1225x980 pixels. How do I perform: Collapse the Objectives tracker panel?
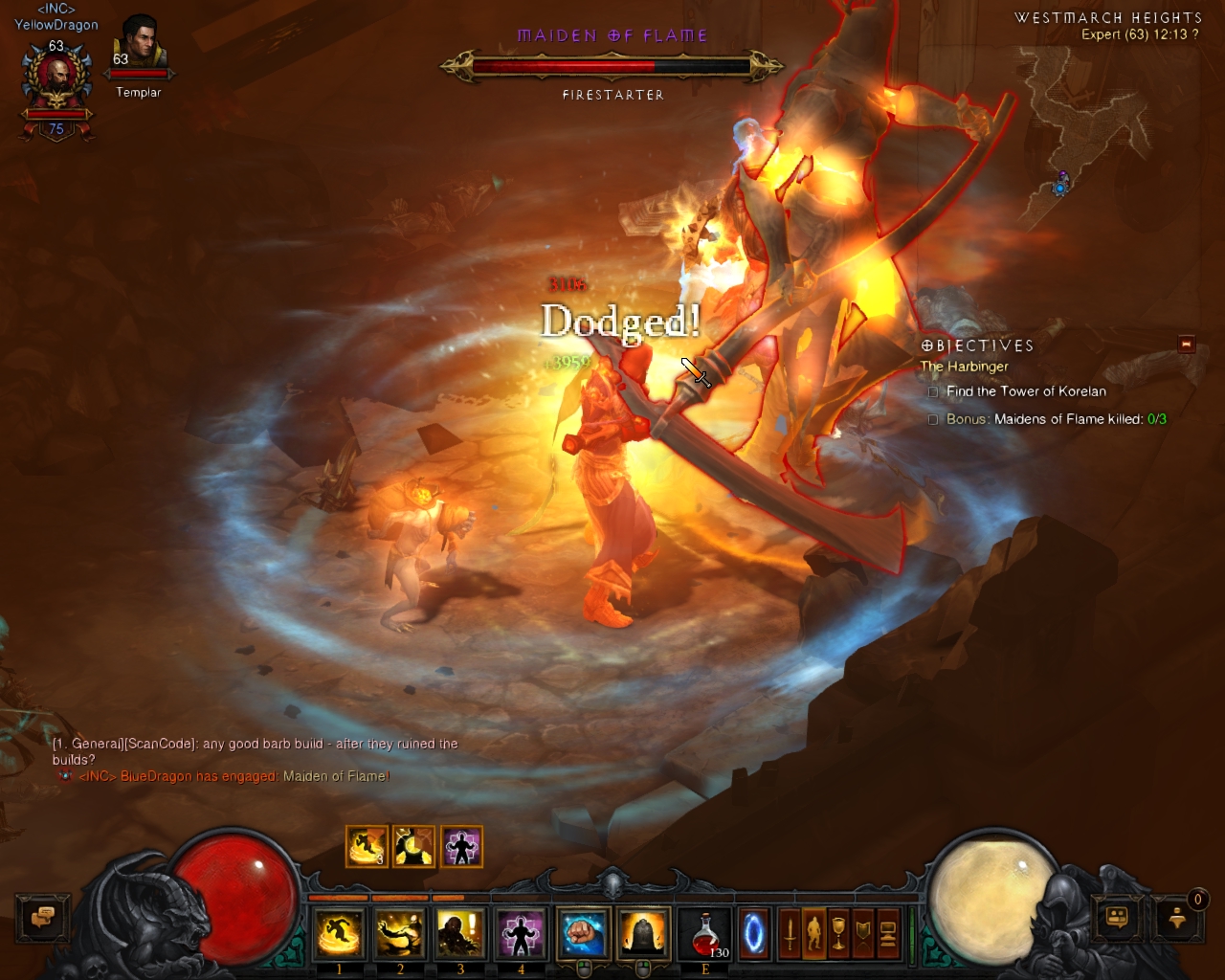point(1187,345)
